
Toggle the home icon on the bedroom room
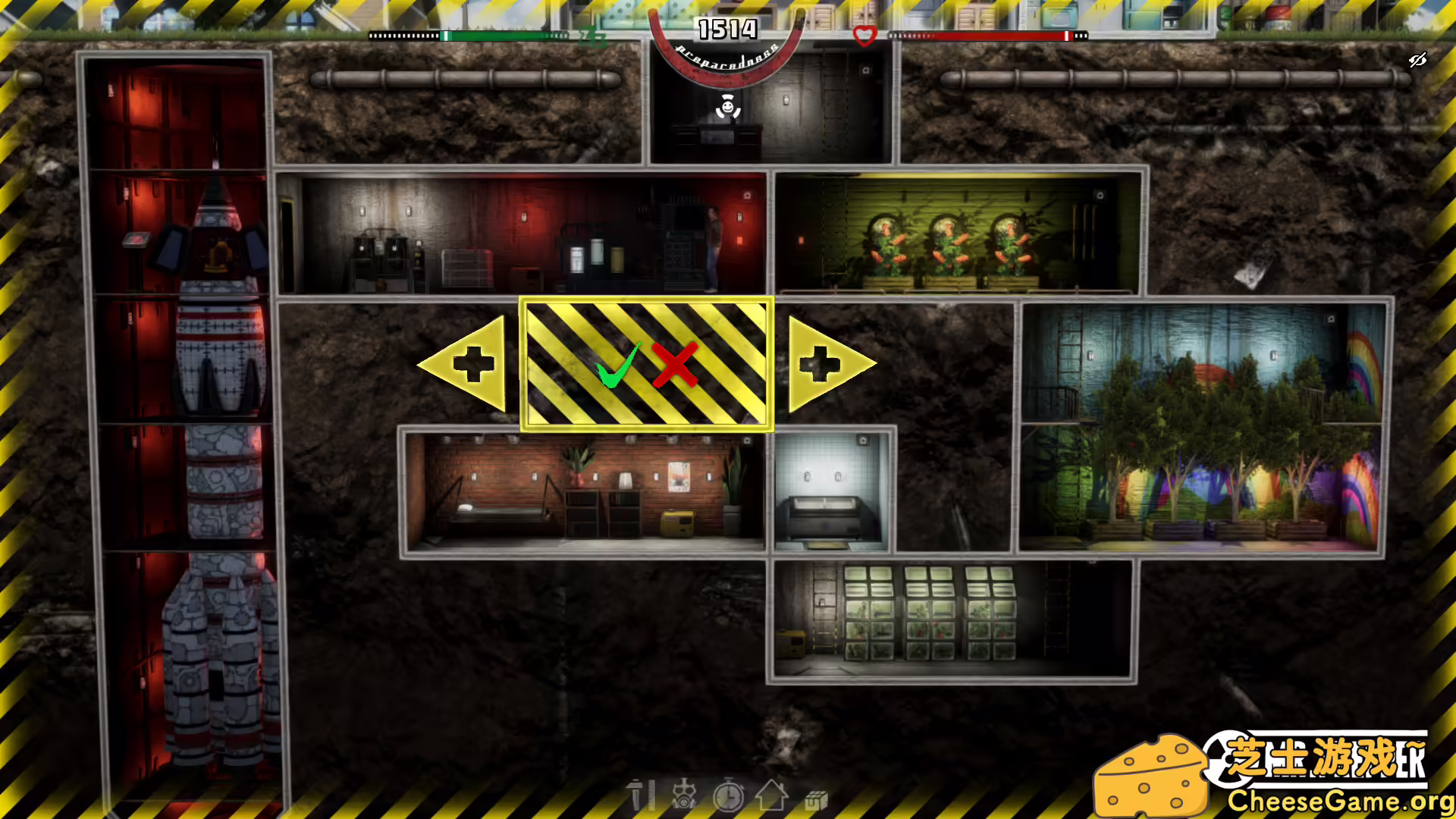tap(747, 441)
